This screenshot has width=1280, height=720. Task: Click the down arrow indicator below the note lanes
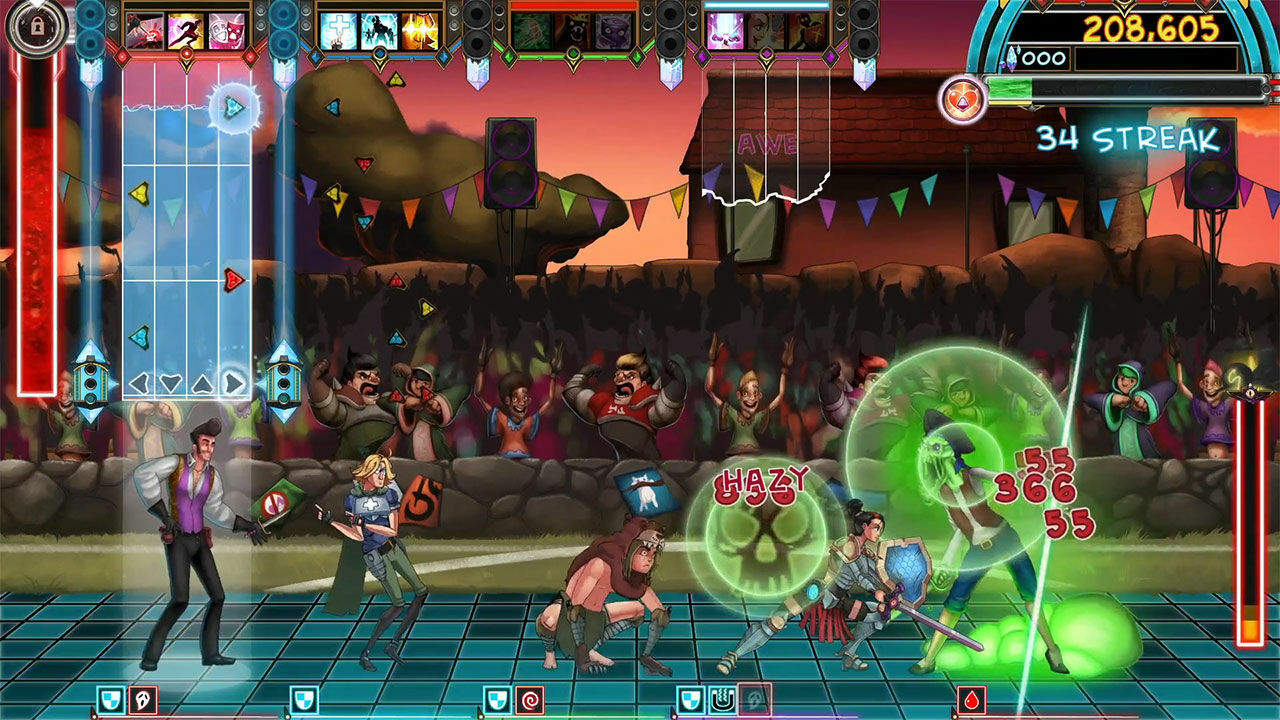pyautogui.click(x=169, y=383)
